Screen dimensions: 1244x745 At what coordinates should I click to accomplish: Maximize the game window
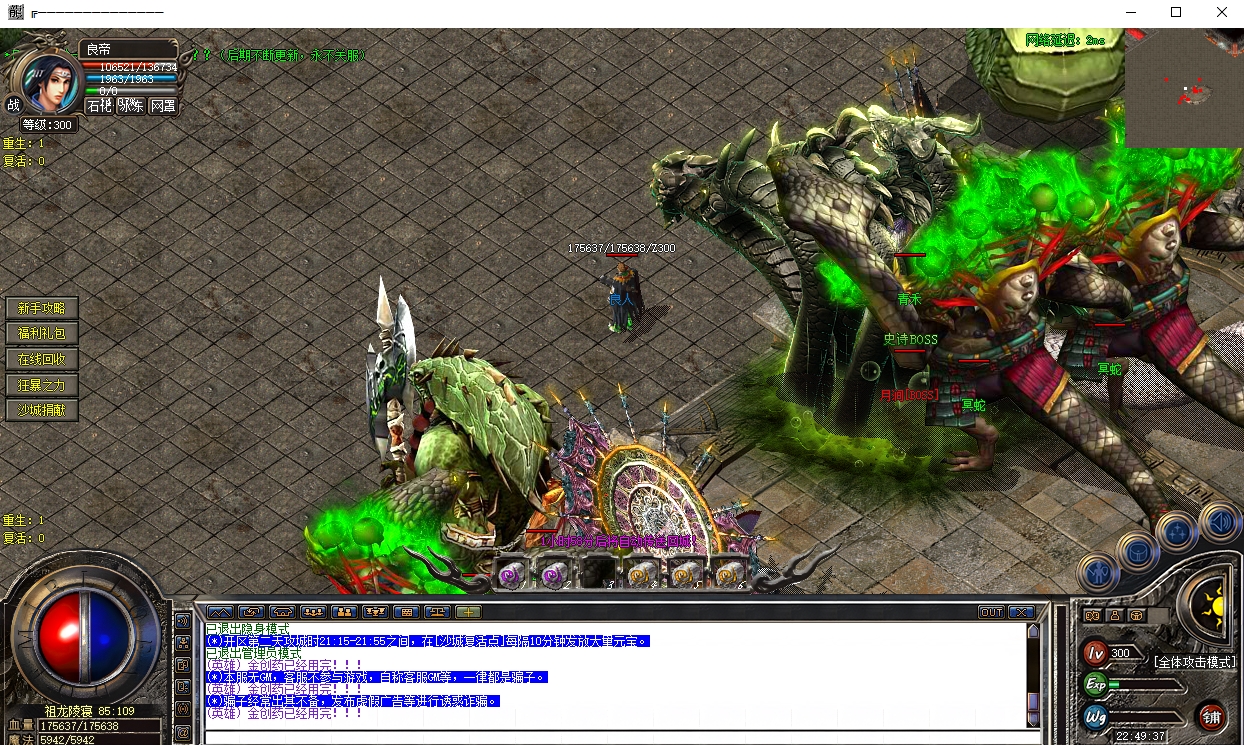tap(1176, 13)
